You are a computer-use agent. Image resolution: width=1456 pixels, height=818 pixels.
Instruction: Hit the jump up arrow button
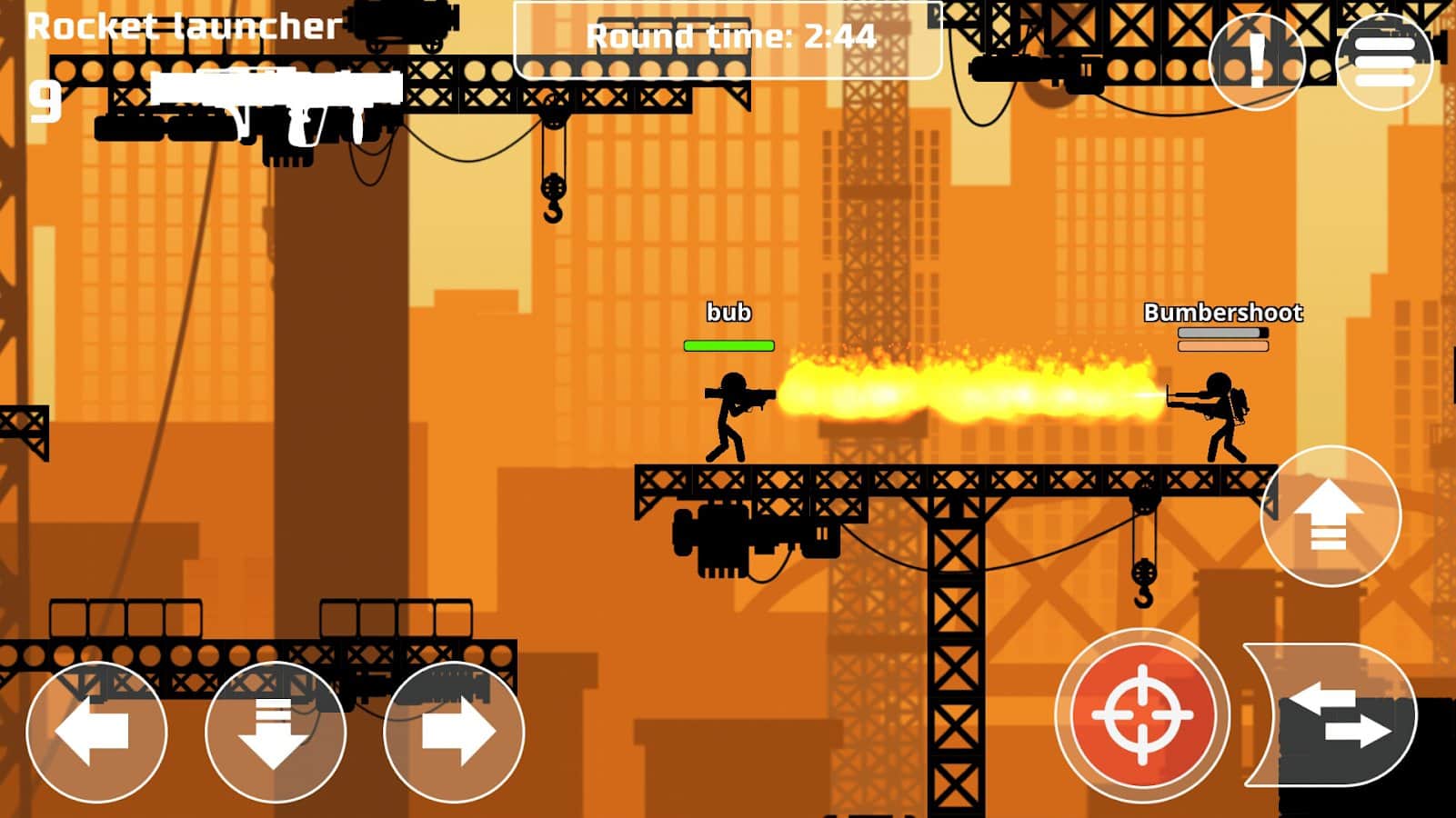1330,515
